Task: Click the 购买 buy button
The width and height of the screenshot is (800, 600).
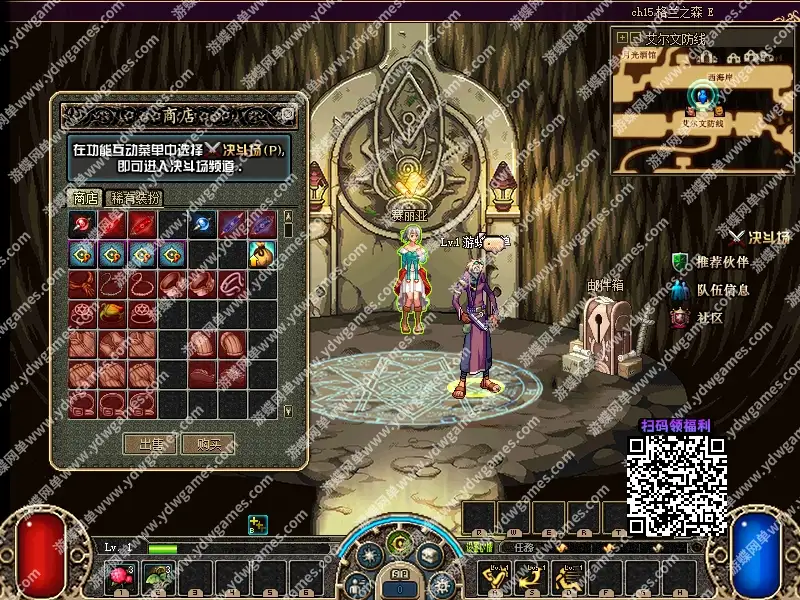Action: coord(207,443)
